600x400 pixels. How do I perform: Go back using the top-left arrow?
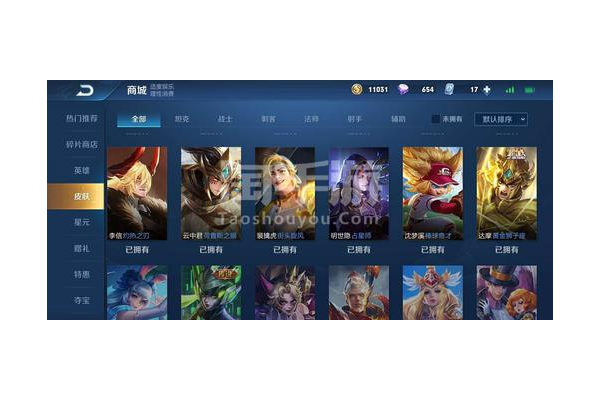tap(84, 90)
